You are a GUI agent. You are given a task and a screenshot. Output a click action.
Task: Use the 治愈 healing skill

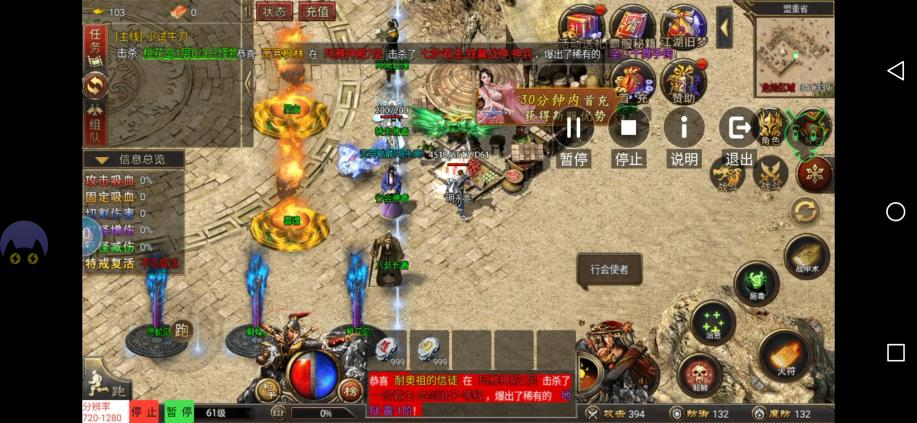click(713, 323)
